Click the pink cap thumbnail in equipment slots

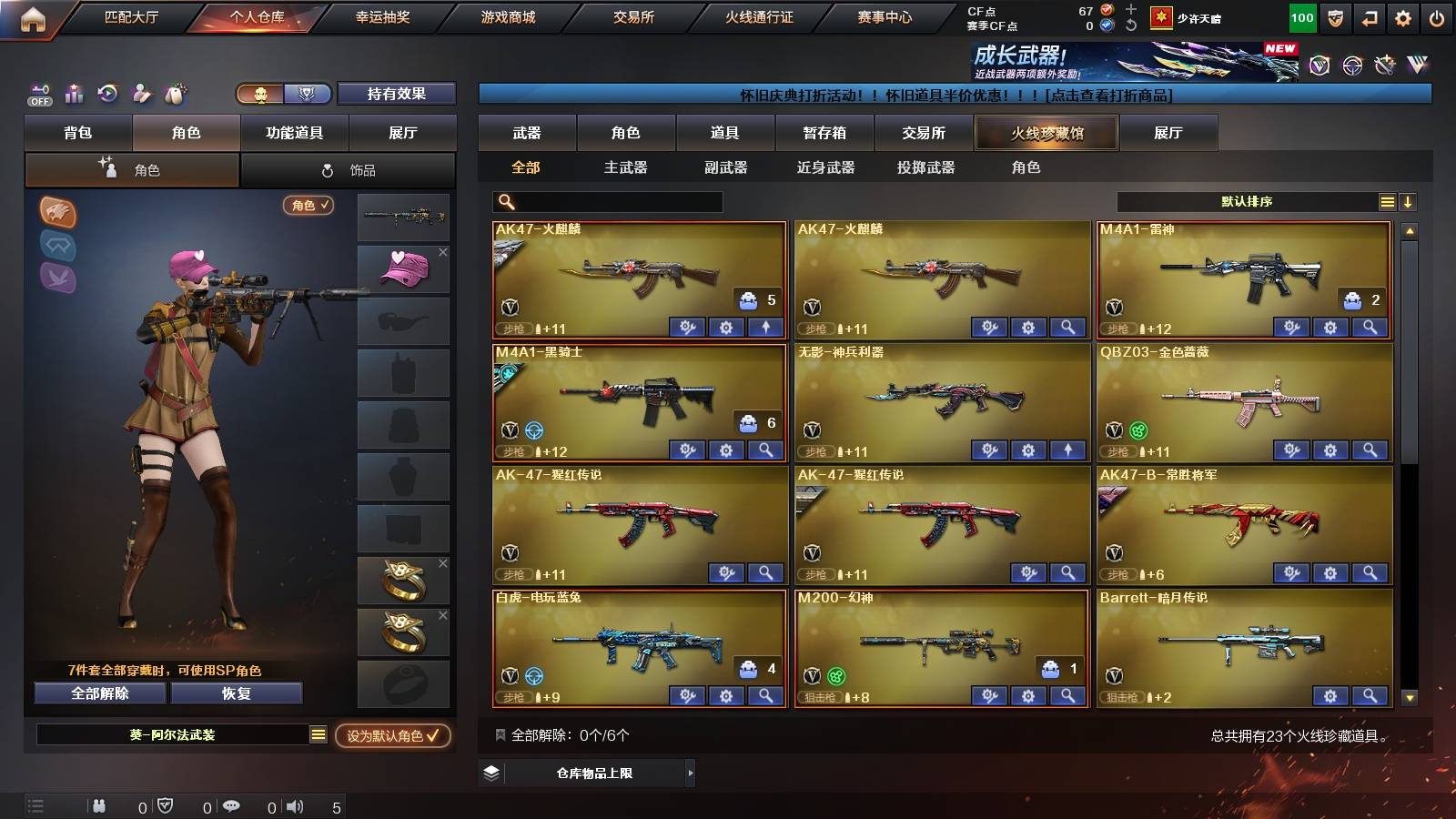tap(403, 268)
